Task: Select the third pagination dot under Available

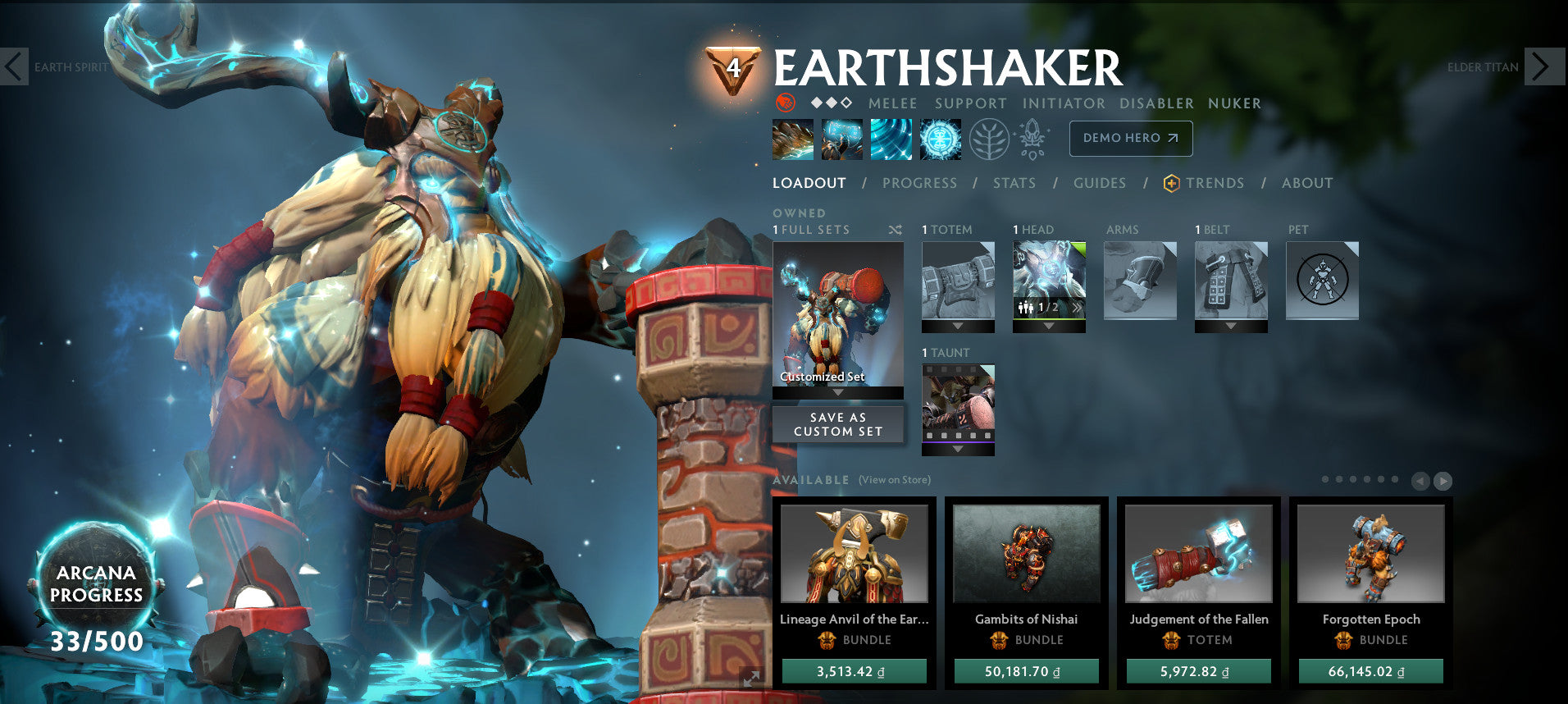Action: (x=1352, y=478)
